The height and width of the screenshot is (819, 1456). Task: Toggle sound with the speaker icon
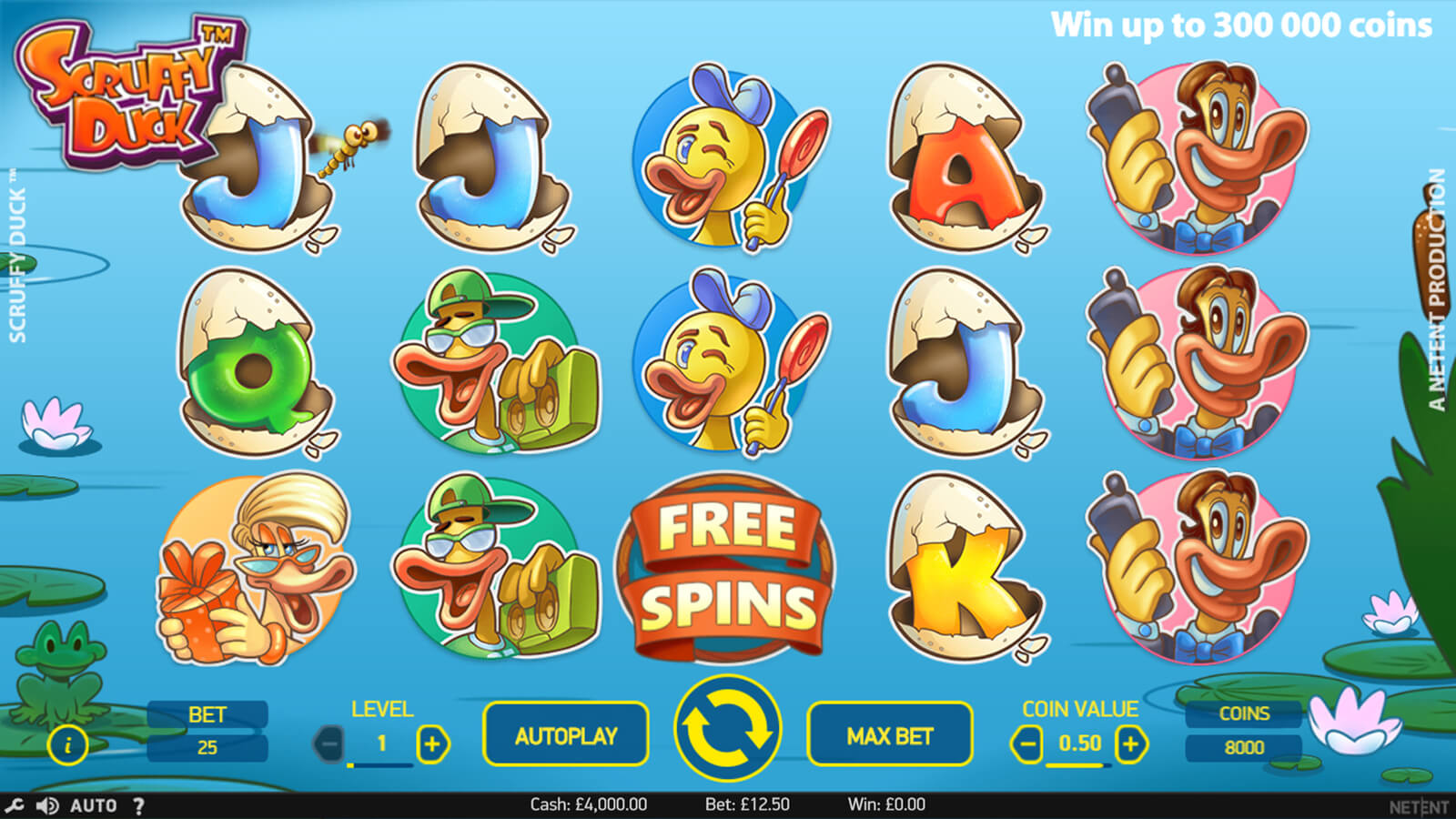click(x=46, y=805)
